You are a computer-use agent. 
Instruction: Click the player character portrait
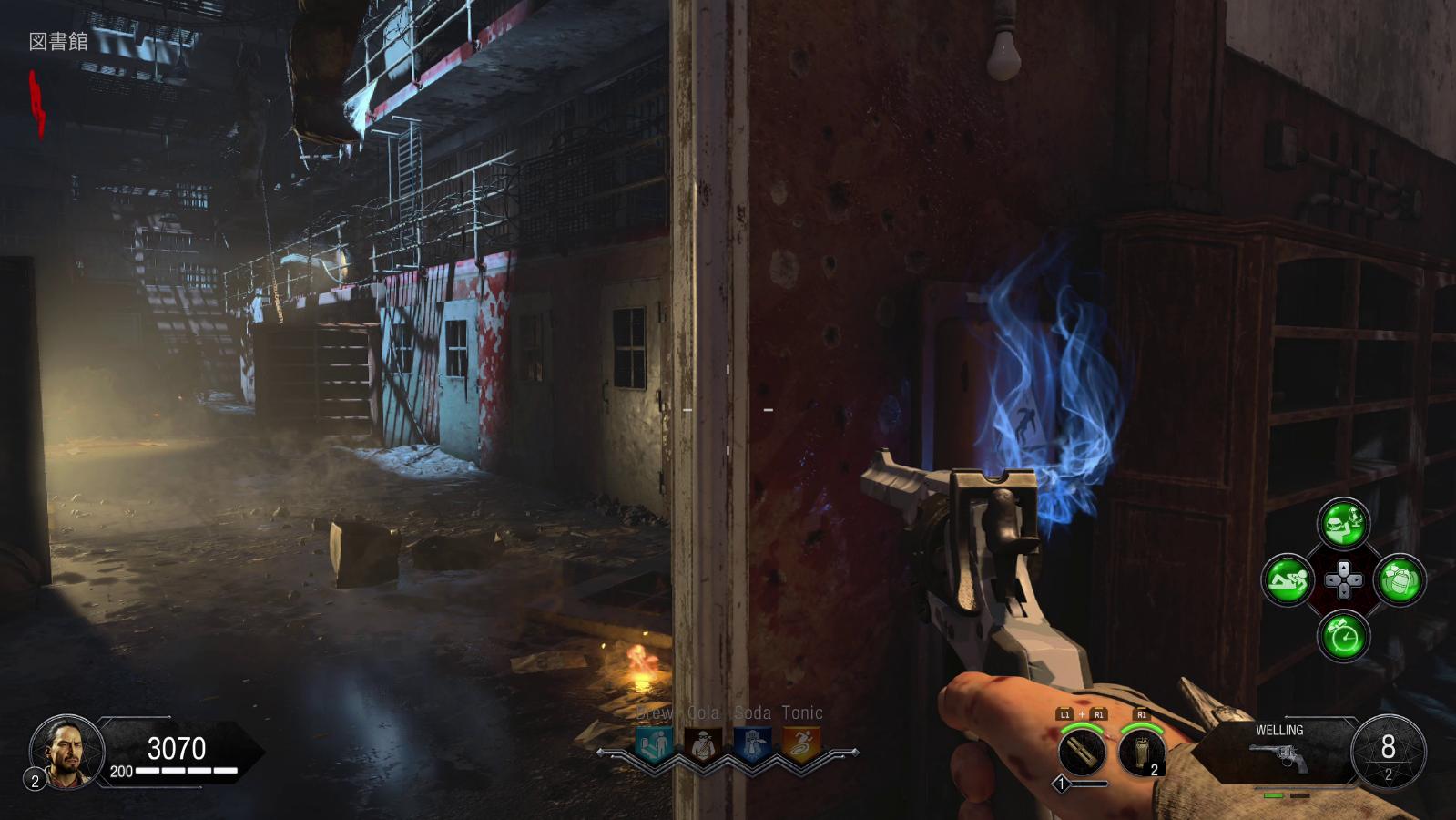coord(66,751)
